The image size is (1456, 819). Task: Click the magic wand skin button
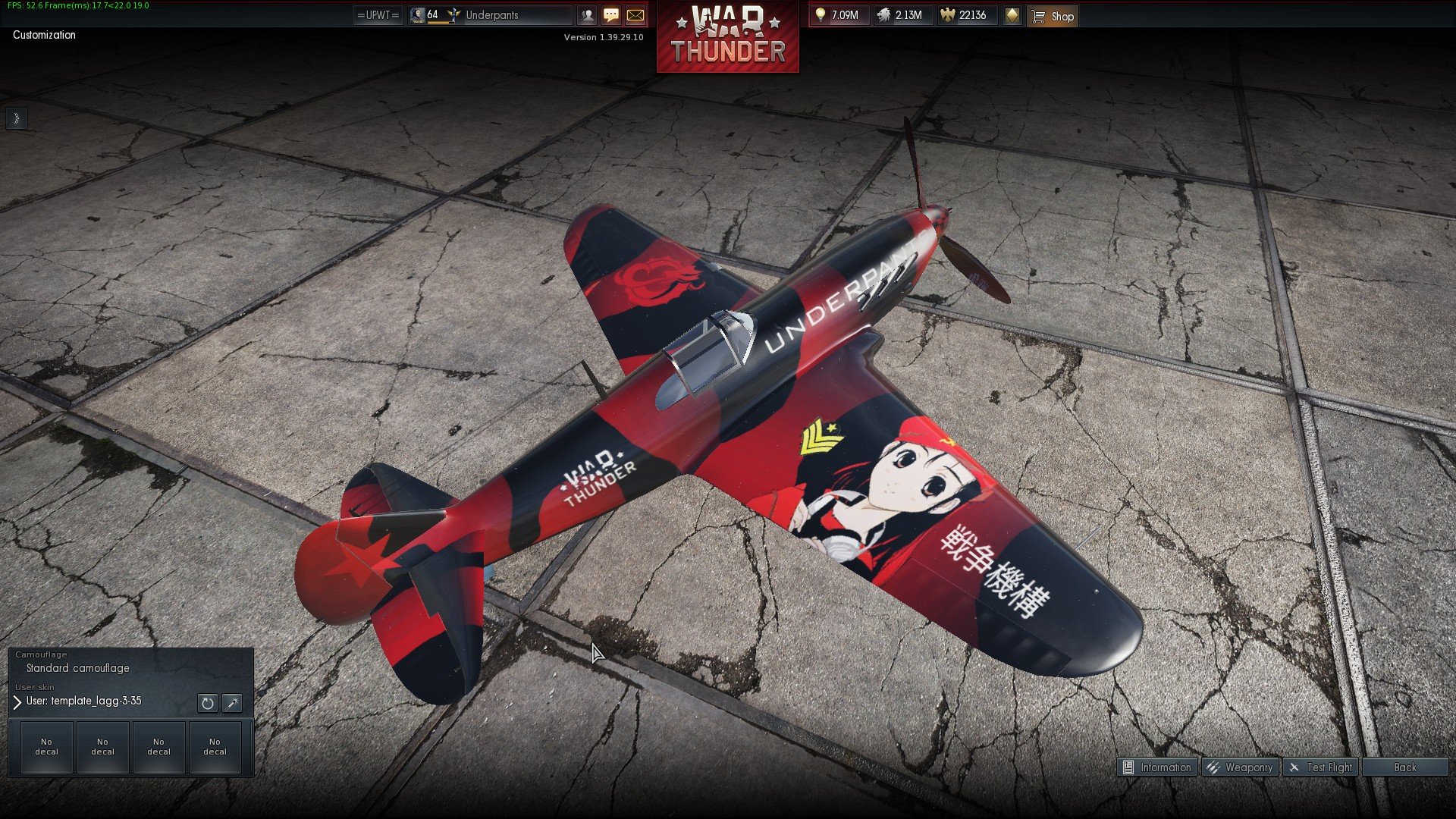[232, 703]
